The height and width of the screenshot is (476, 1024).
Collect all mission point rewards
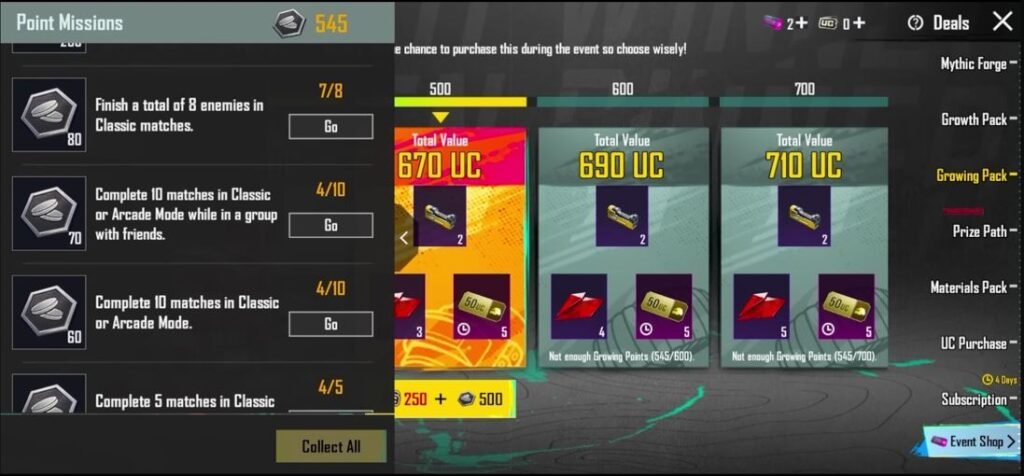(330, 446)
